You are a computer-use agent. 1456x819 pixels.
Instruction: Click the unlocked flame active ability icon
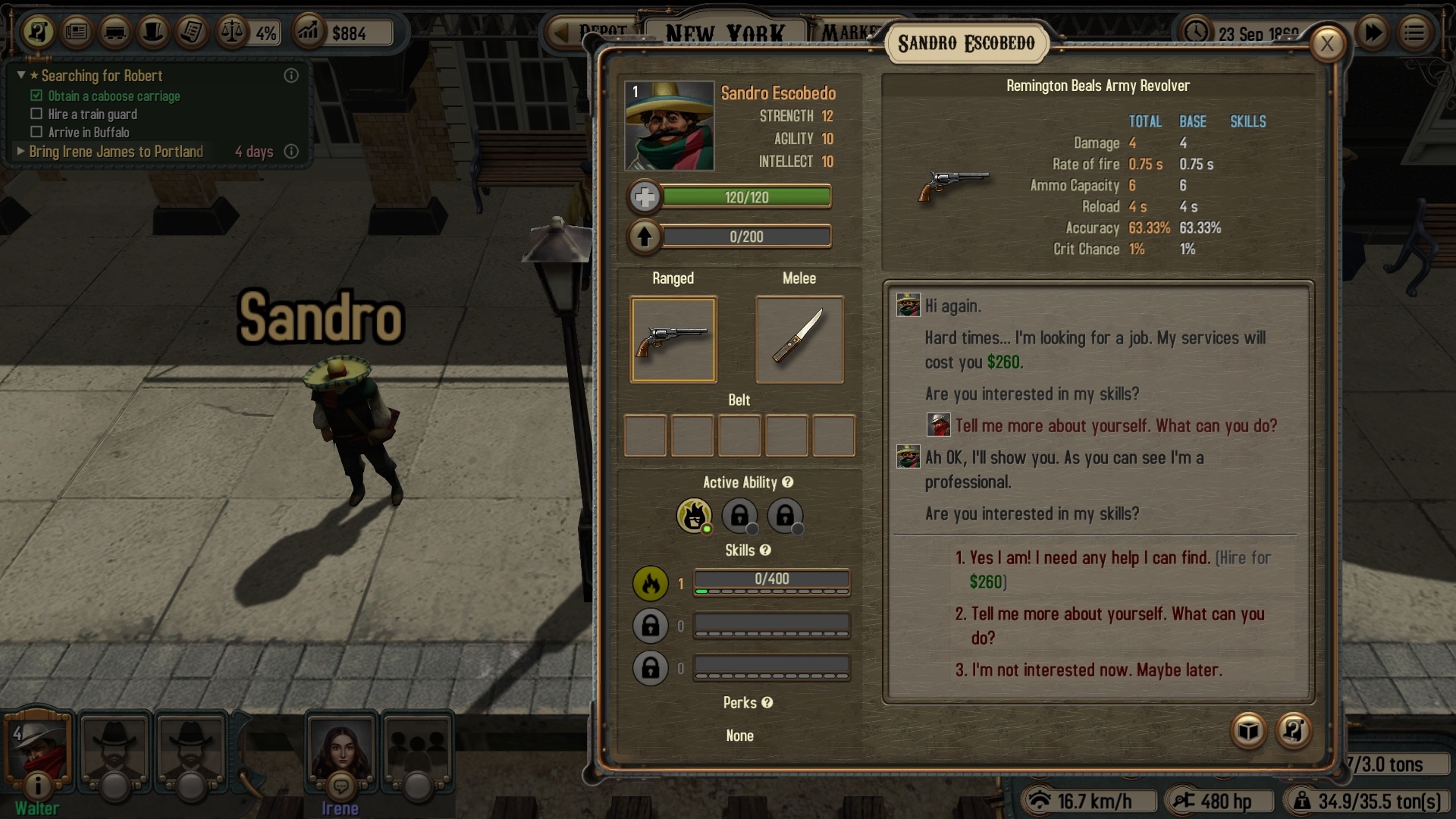coord(693,516)
